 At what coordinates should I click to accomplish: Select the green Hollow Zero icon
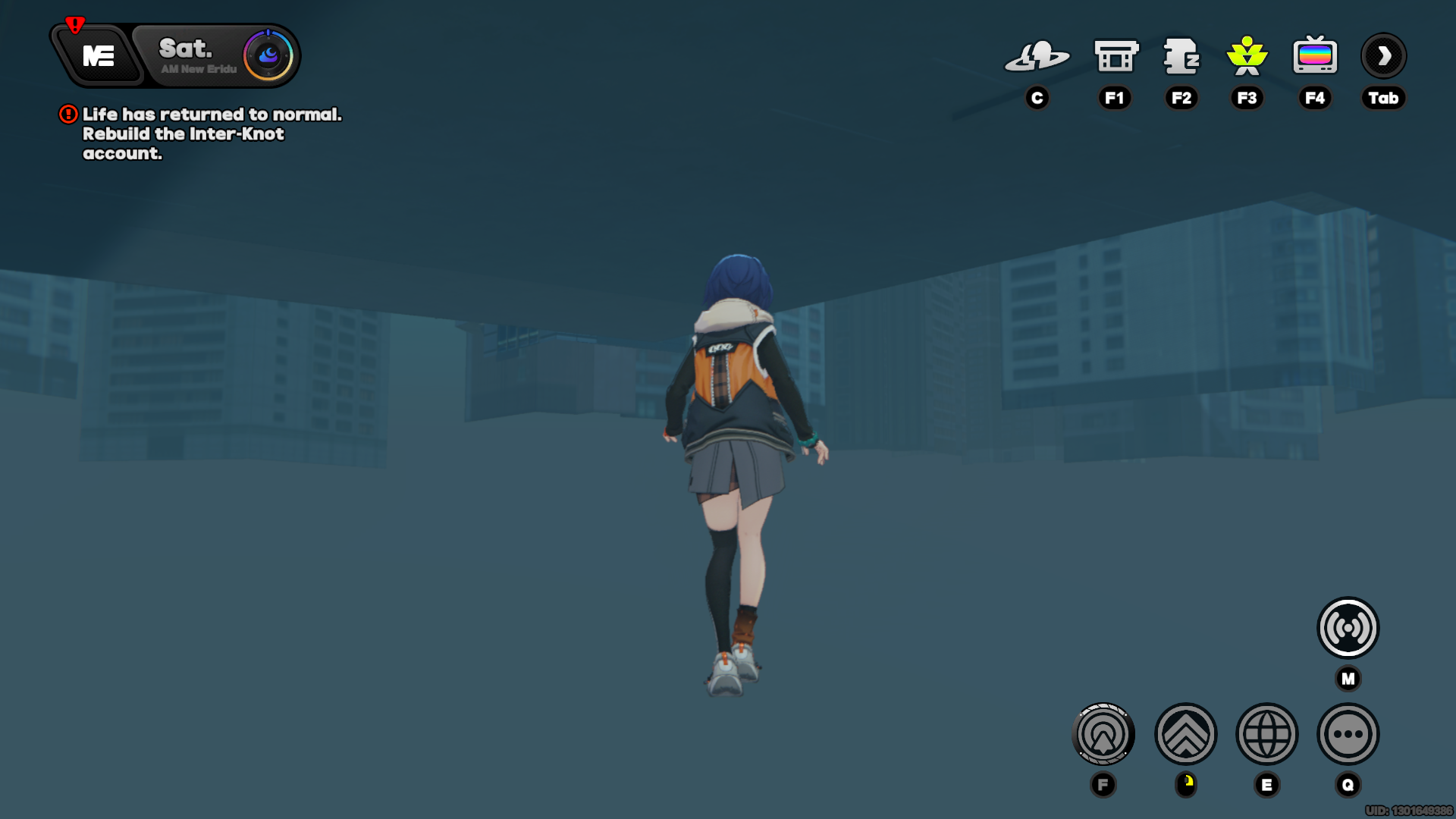click(x=1247, y=55)
